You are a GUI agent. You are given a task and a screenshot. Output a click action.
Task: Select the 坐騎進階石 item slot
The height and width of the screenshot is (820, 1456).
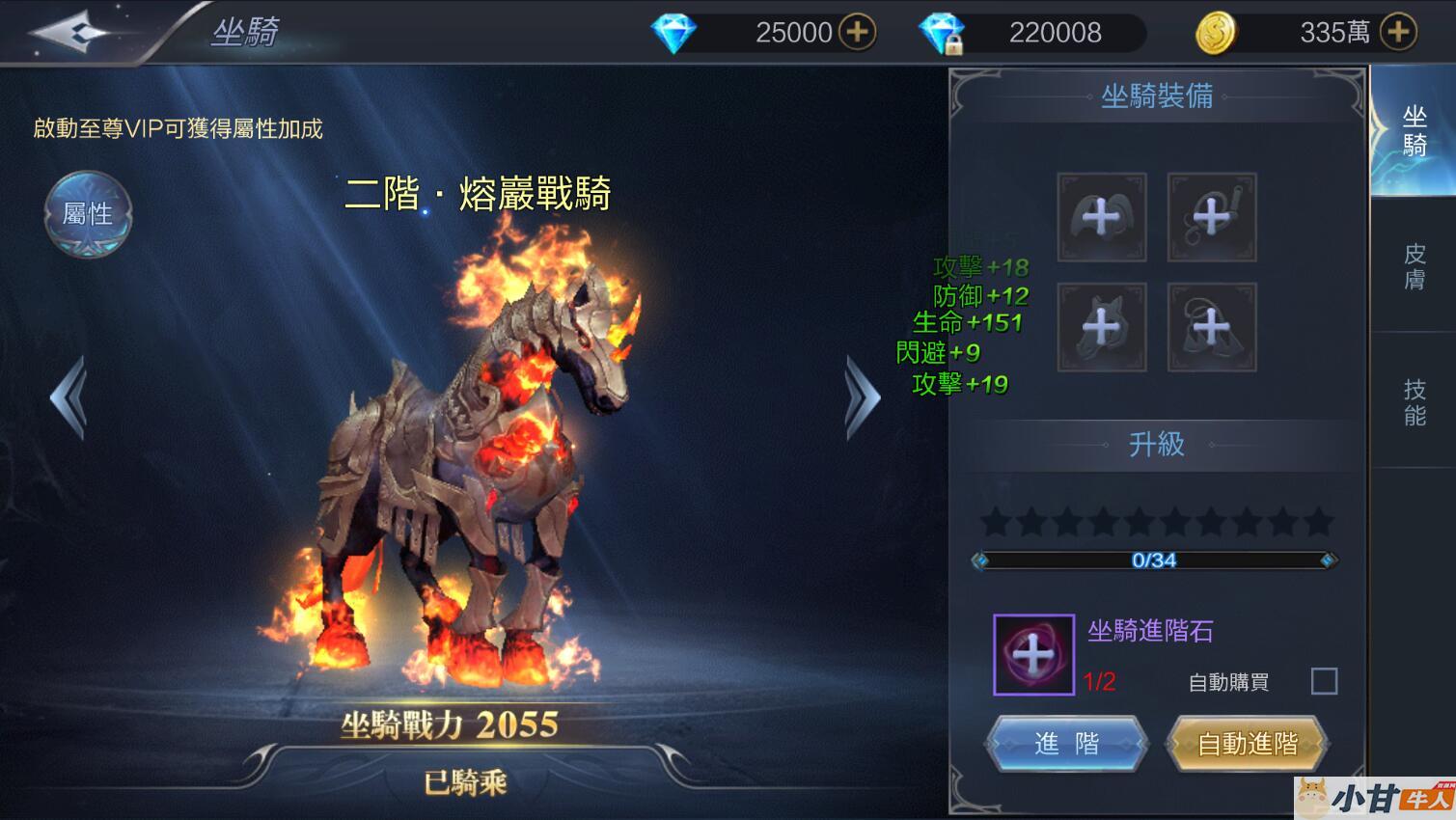point(1033,655)
